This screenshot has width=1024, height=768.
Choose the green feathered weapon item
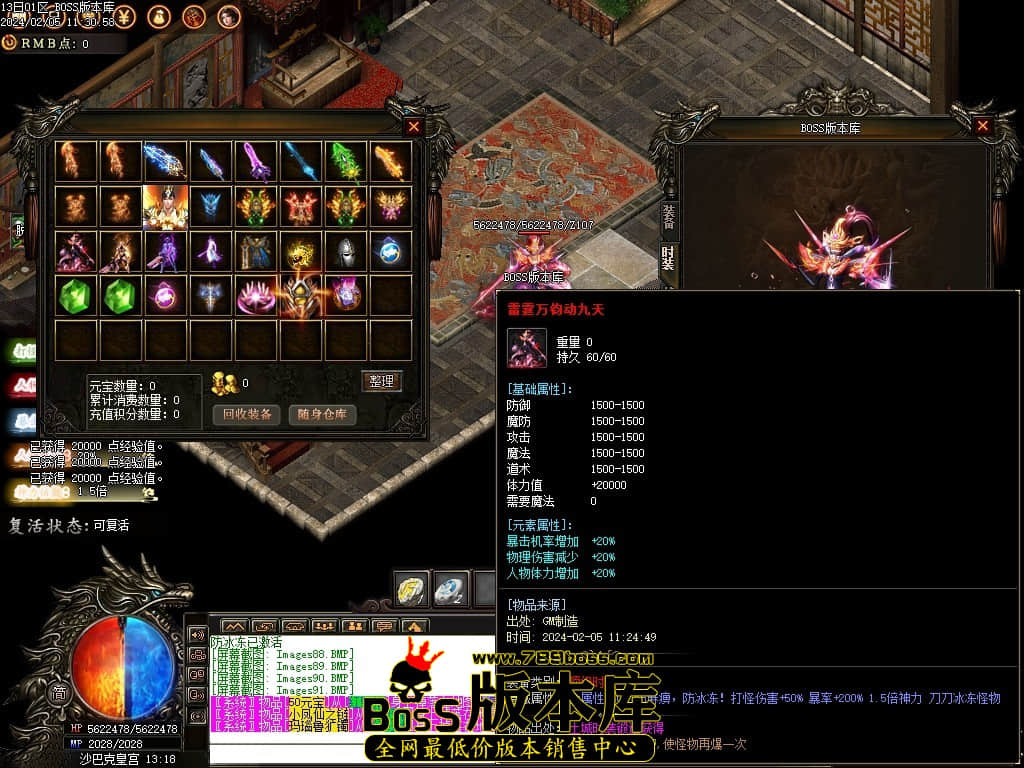pyautogui.click(x=345, y=162)
